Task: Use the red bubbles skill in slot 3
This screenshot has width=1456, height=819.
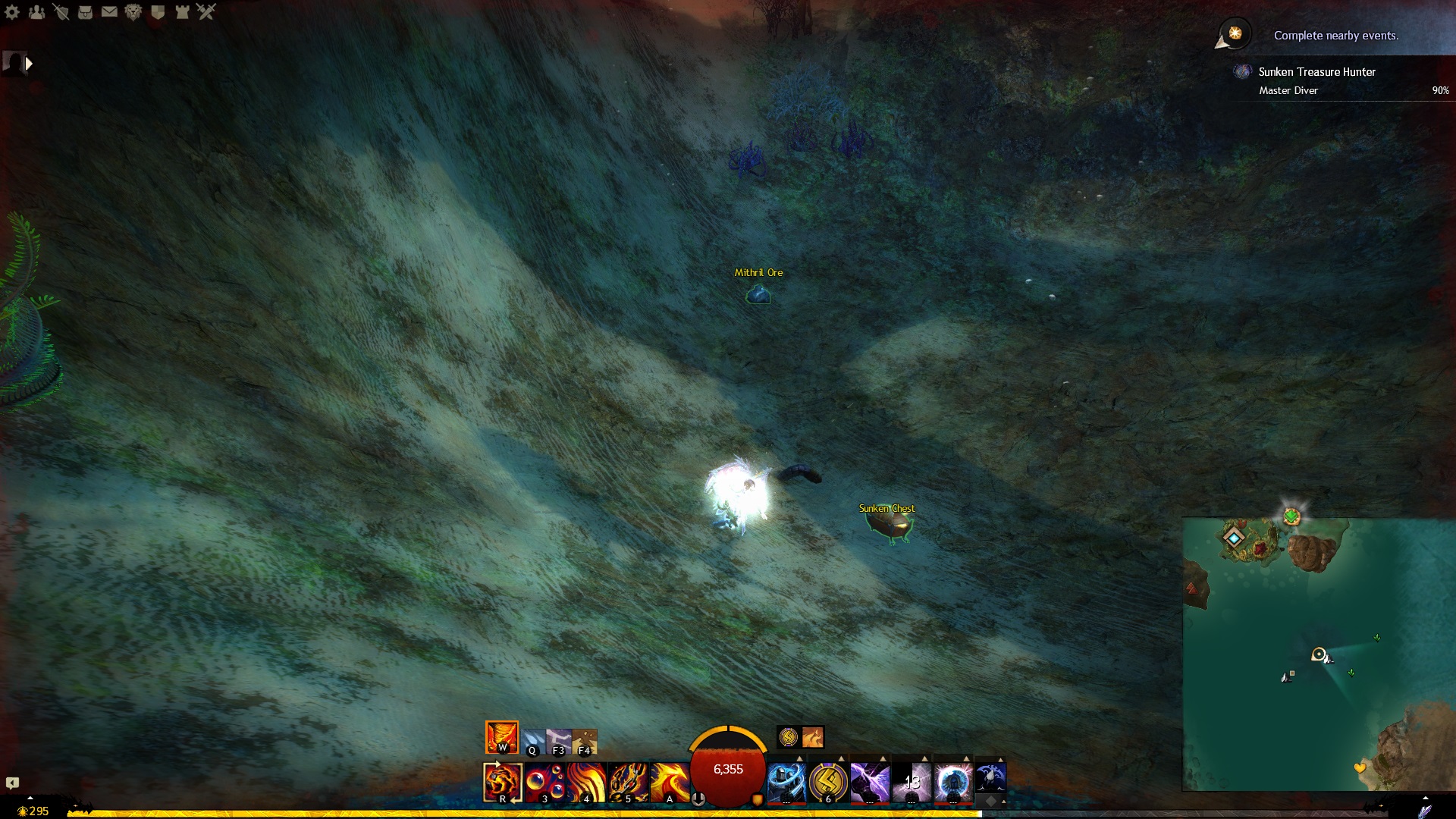Action: [x=544, y=782]
